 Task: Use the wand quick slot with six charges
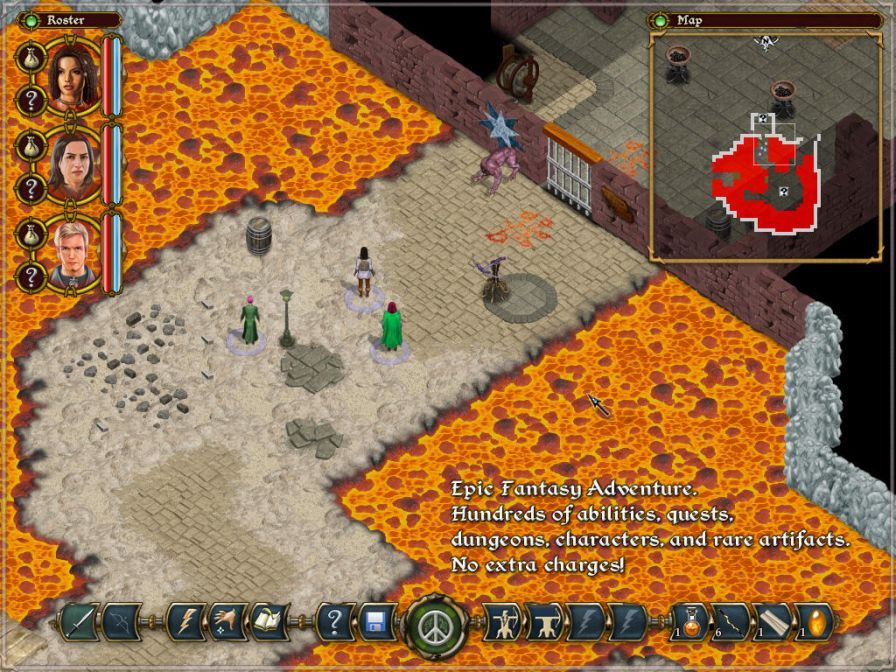pos(733,621)
